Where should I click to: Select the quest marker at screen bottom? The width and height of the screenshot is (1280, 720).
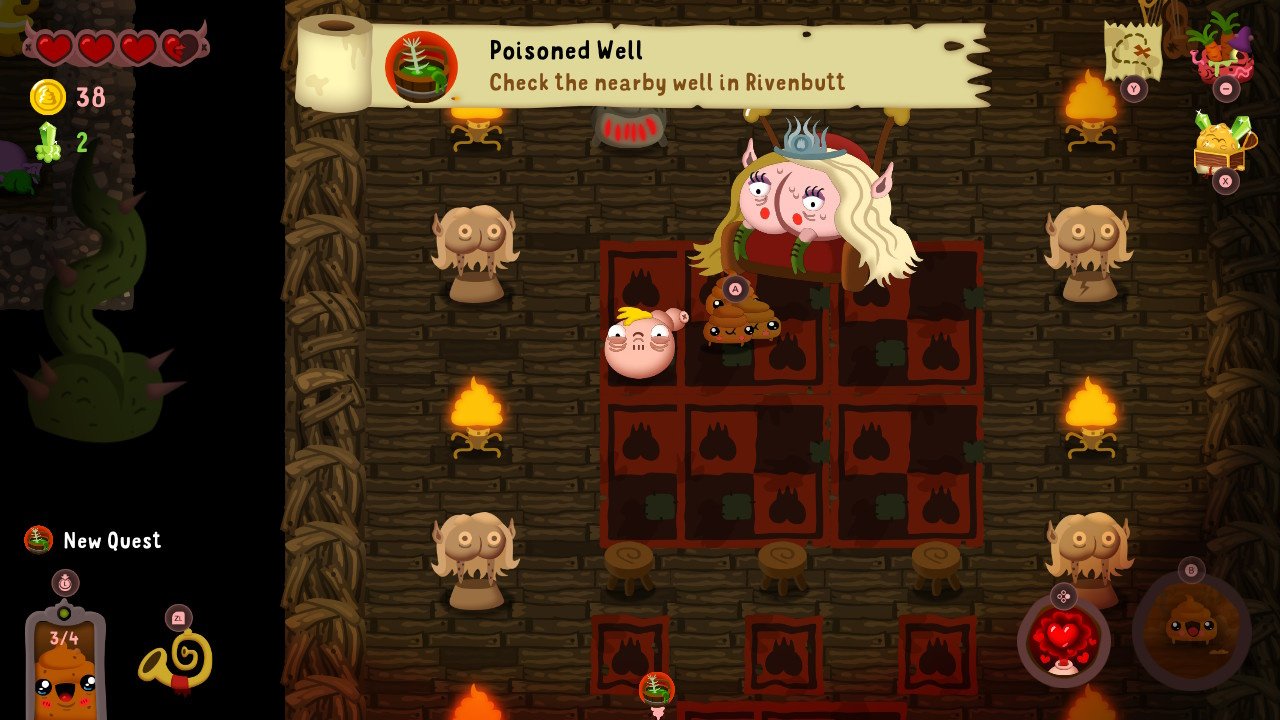(657, 689)
